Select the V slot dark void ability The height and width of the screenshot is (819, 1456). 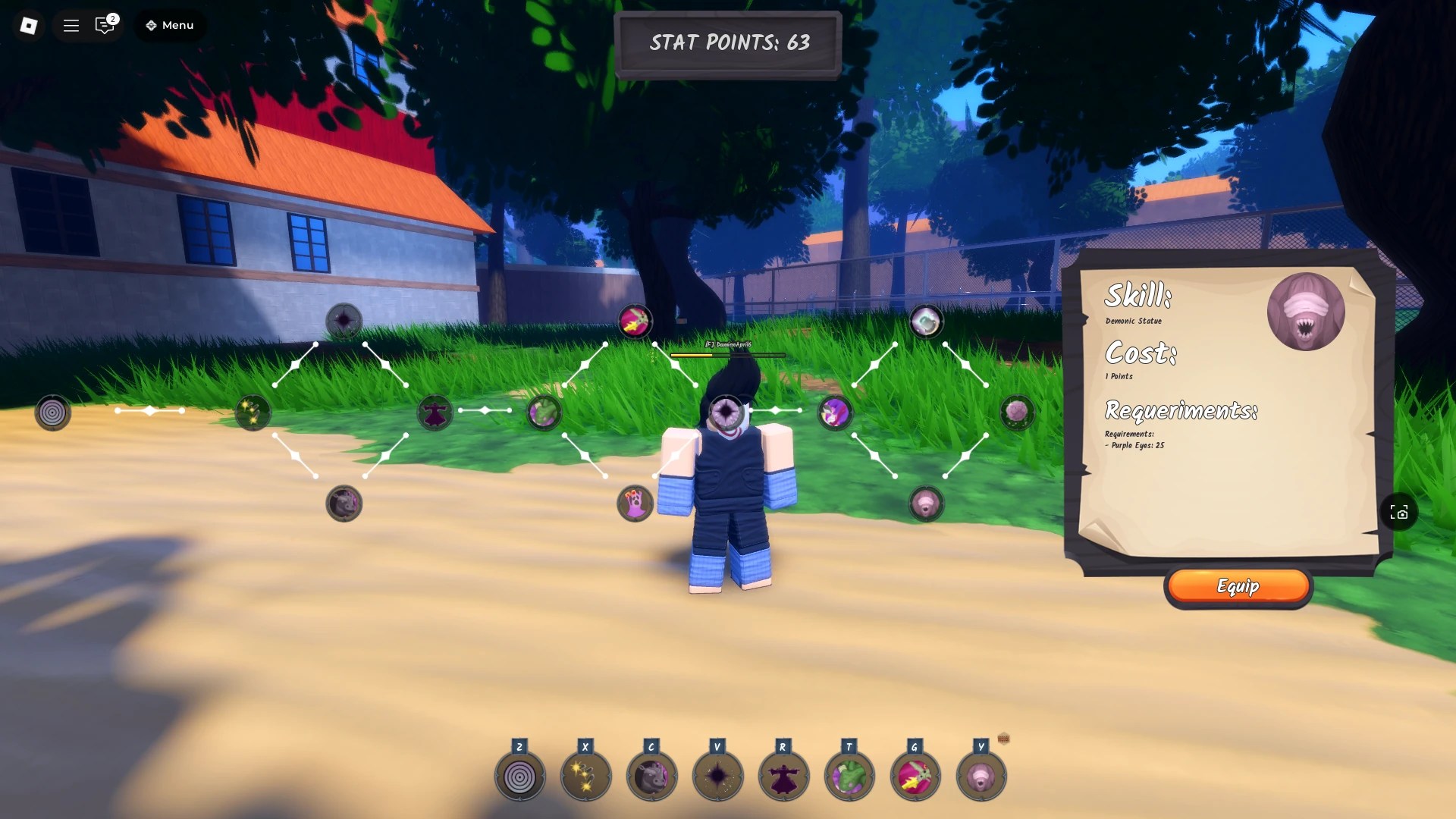tap(717, 775)
